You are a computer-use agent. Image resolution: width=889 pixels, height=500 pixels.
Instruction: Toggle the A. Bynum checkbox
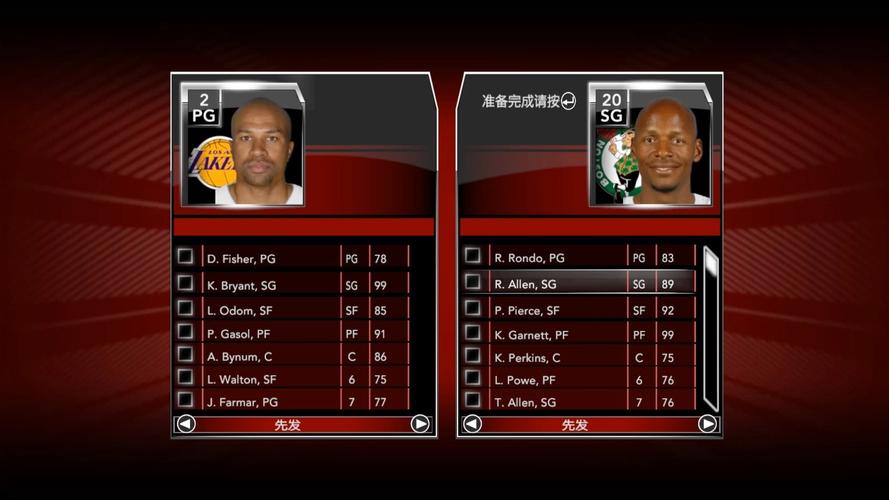click(x=185, y=354)
